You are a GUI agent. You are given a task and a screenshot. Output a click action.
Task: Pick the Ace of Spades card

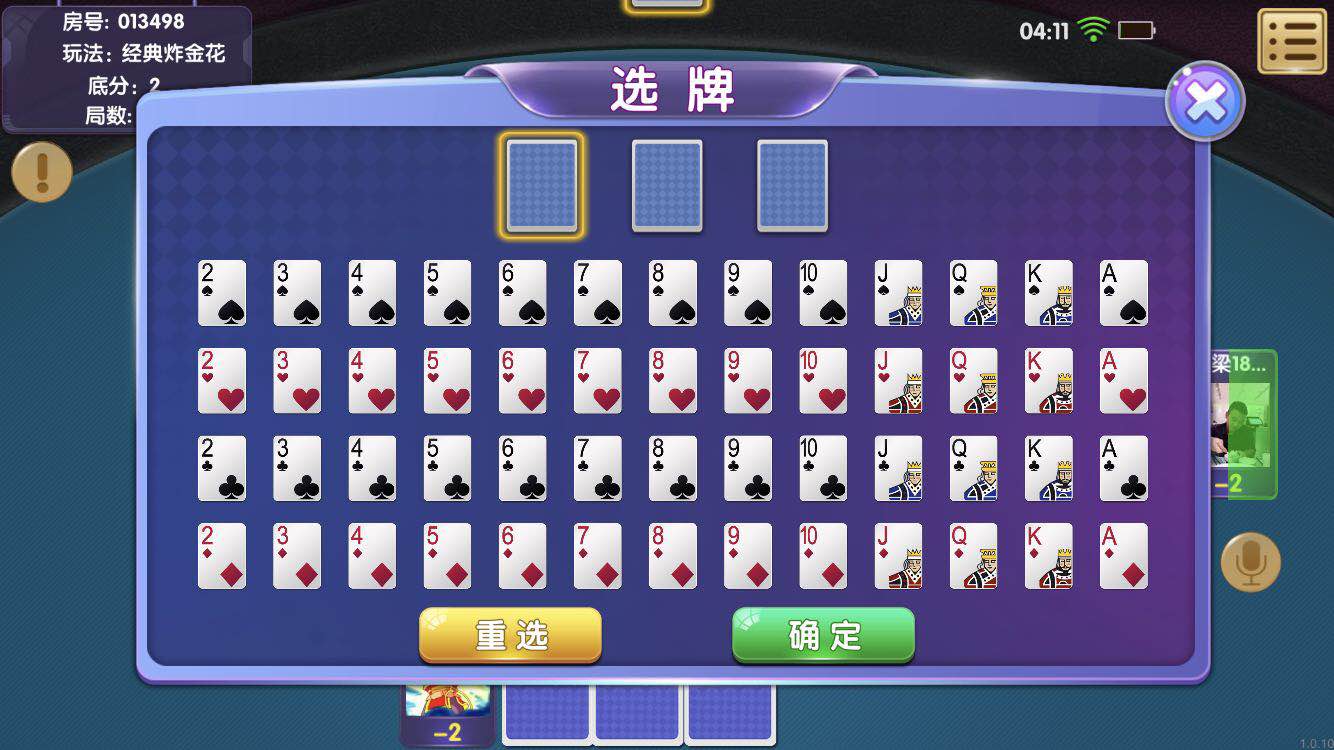(x=1124, y=292)
